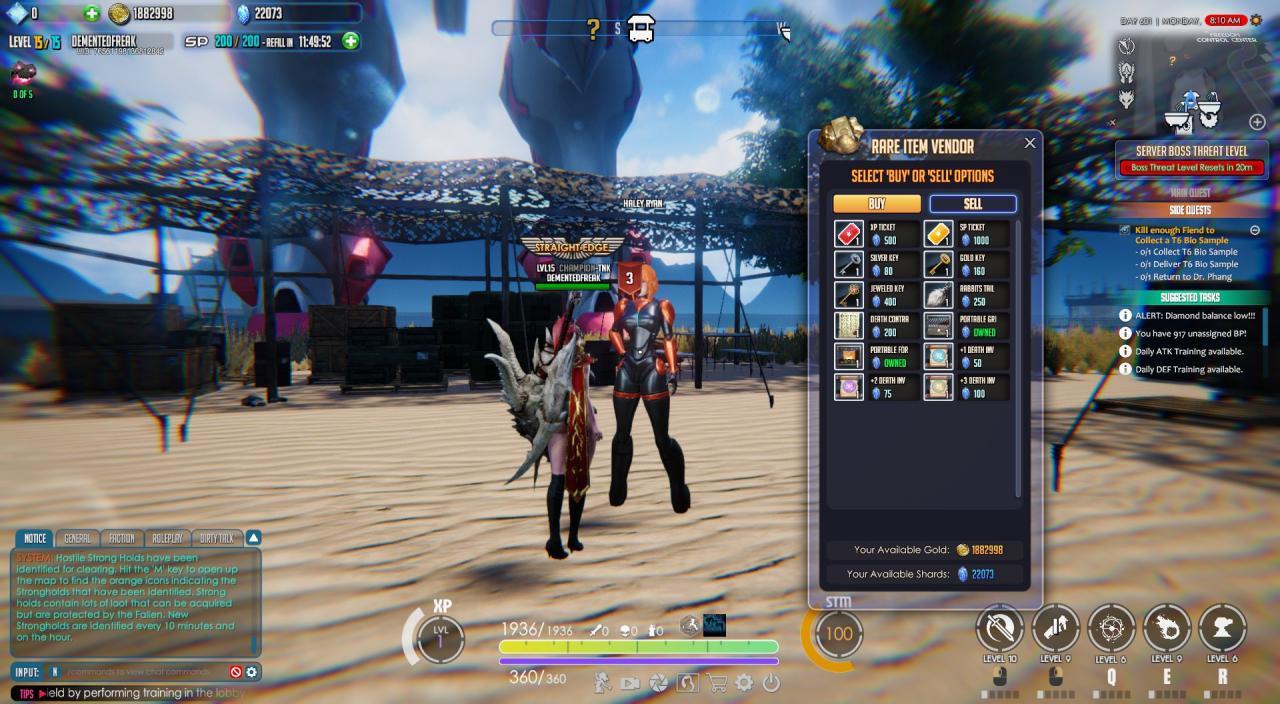Open chat settings gear icon
The width and height of the screenshot is (1280, 704).
[252, 672]
